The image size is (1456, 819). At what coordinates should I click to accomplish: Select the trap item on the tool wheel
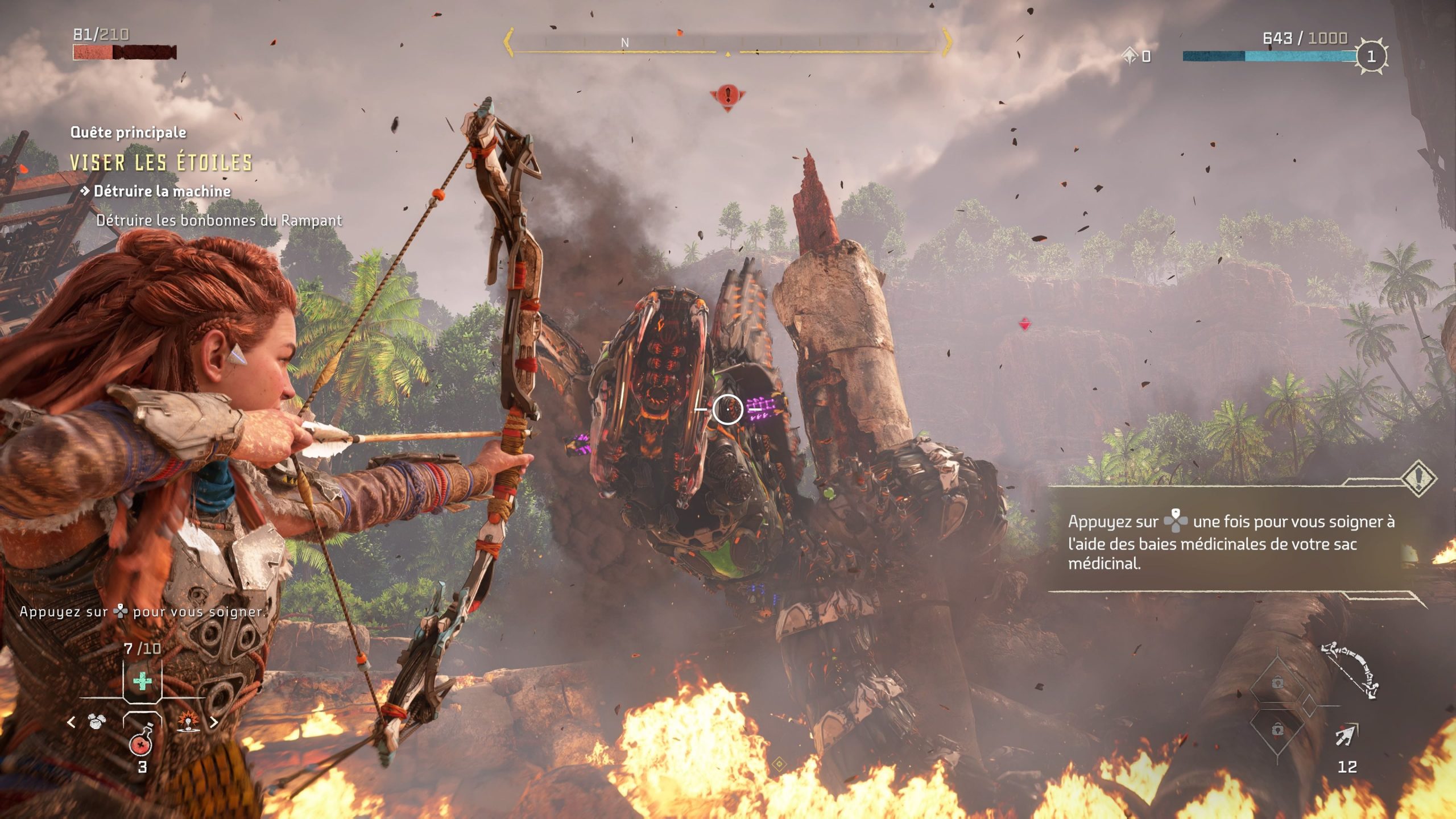coord(188,721)
